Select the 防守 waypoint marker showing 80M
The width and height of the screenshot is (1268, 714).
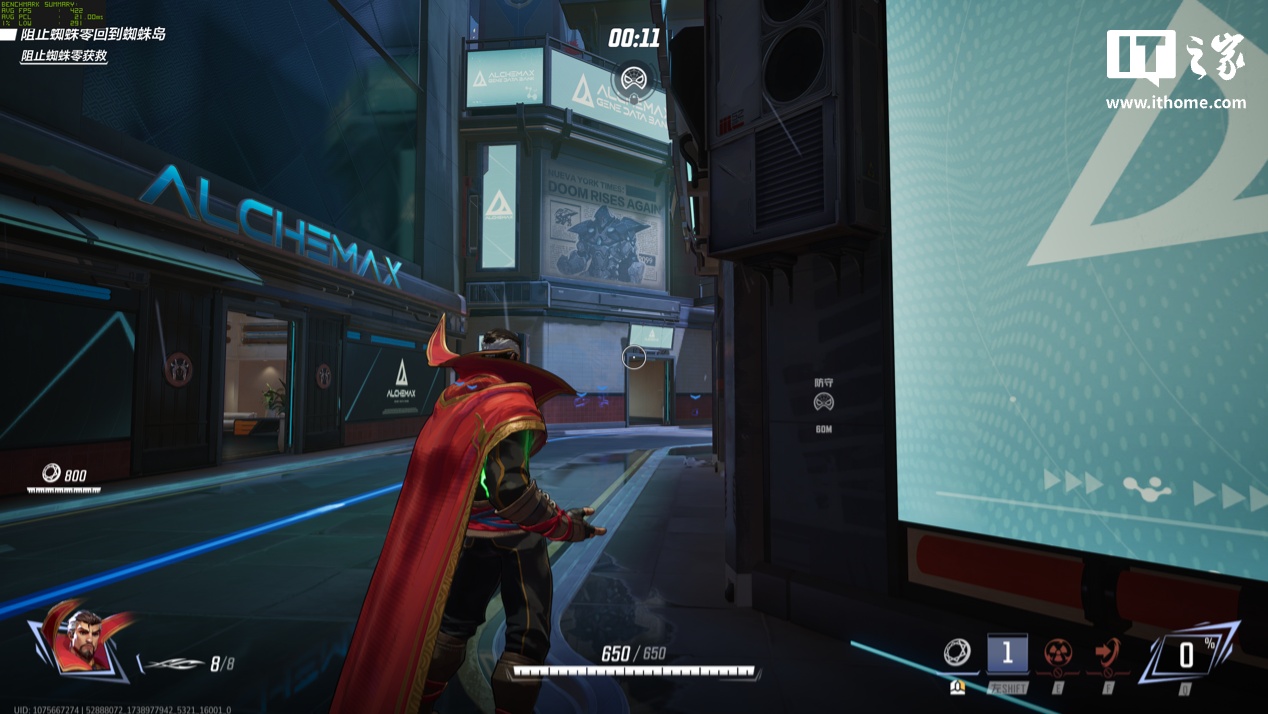tap(823, 402)
